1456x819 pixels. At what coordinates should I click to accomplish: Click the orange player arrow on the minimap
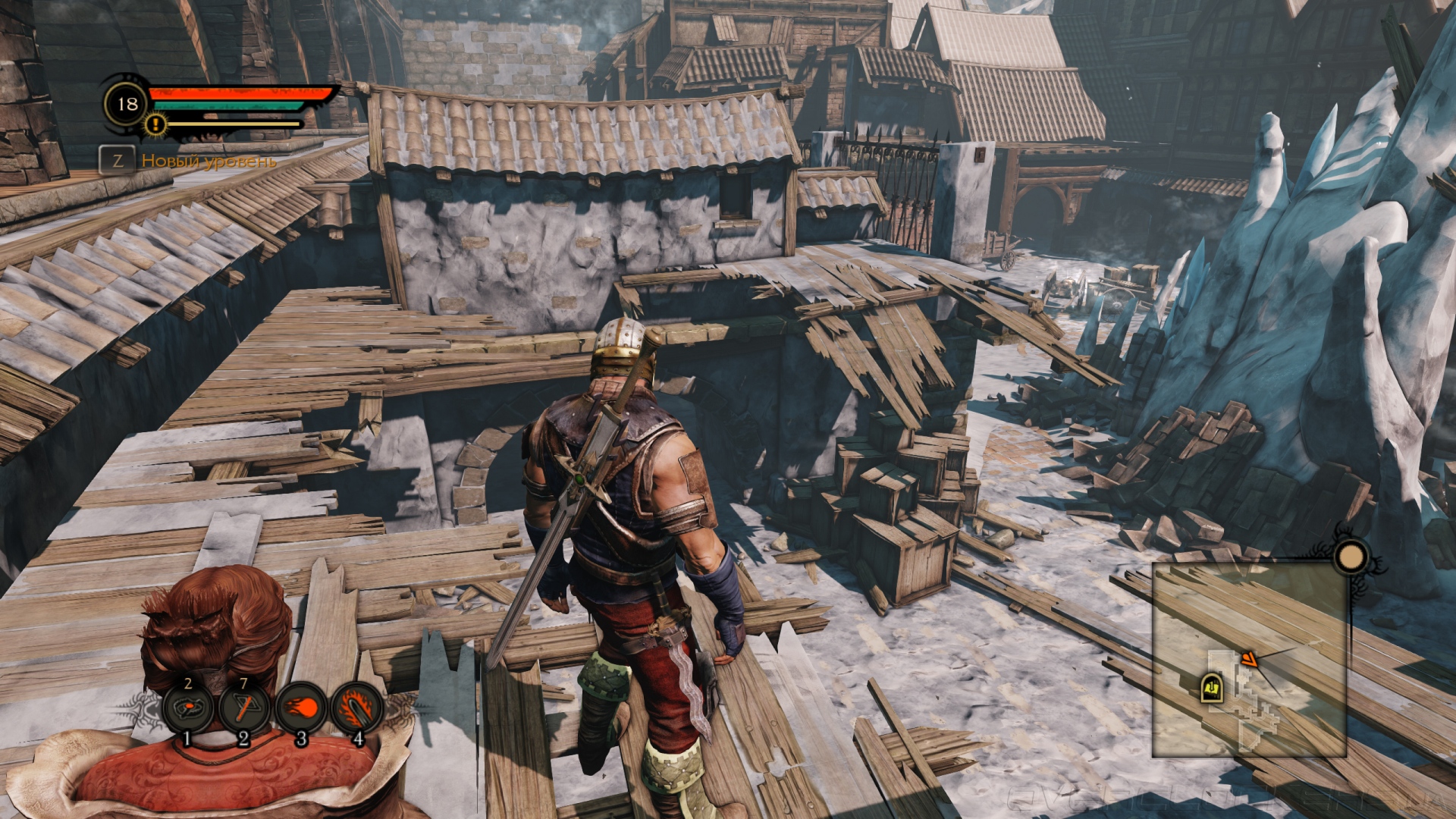click(x=1249, y=660)
